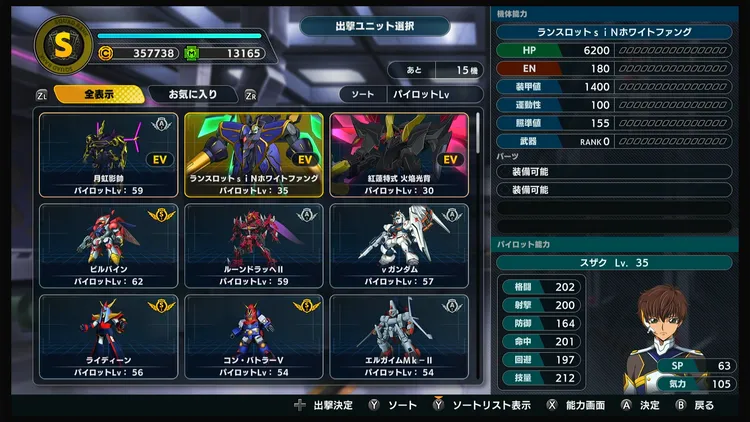This screenshot has height=422, width=750.
Task: Open the お気に入り favorites tab
Action: (x=192, y=94)
